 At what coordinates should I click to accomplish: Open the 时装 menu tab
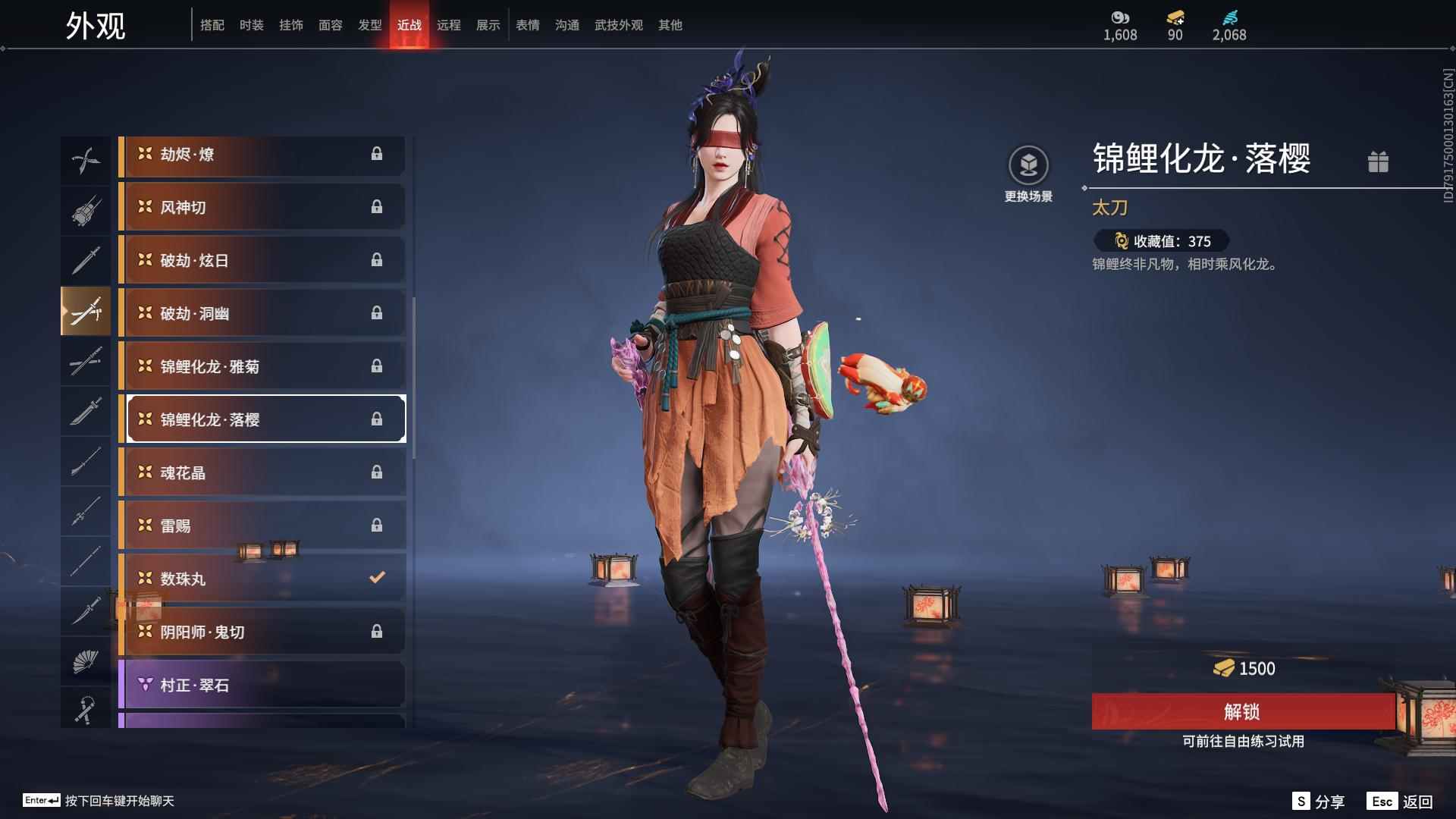pos(251,24)
